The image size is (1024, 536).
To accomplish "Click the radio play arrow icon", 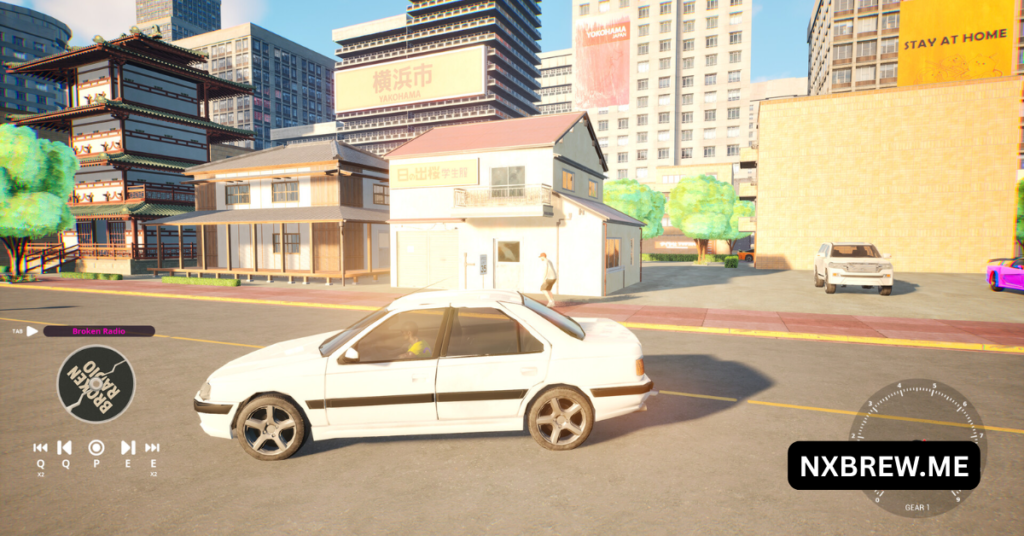I will click(x=32, y=331).
